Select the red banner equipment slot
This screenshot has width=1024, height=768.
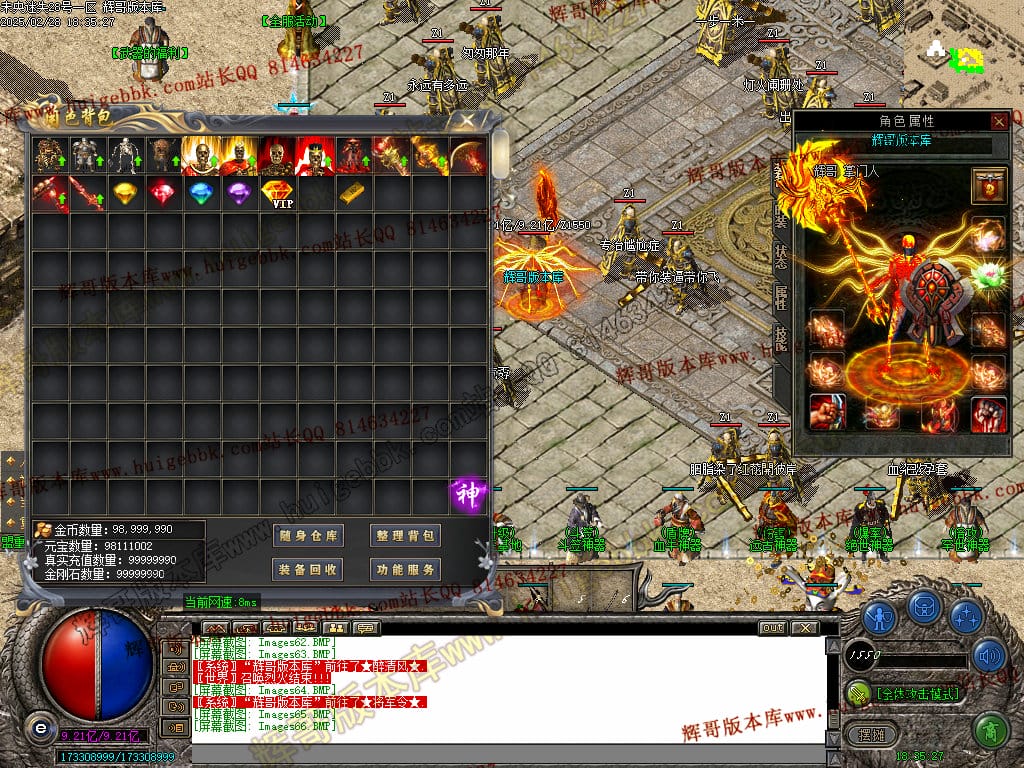tap(989, 186)
